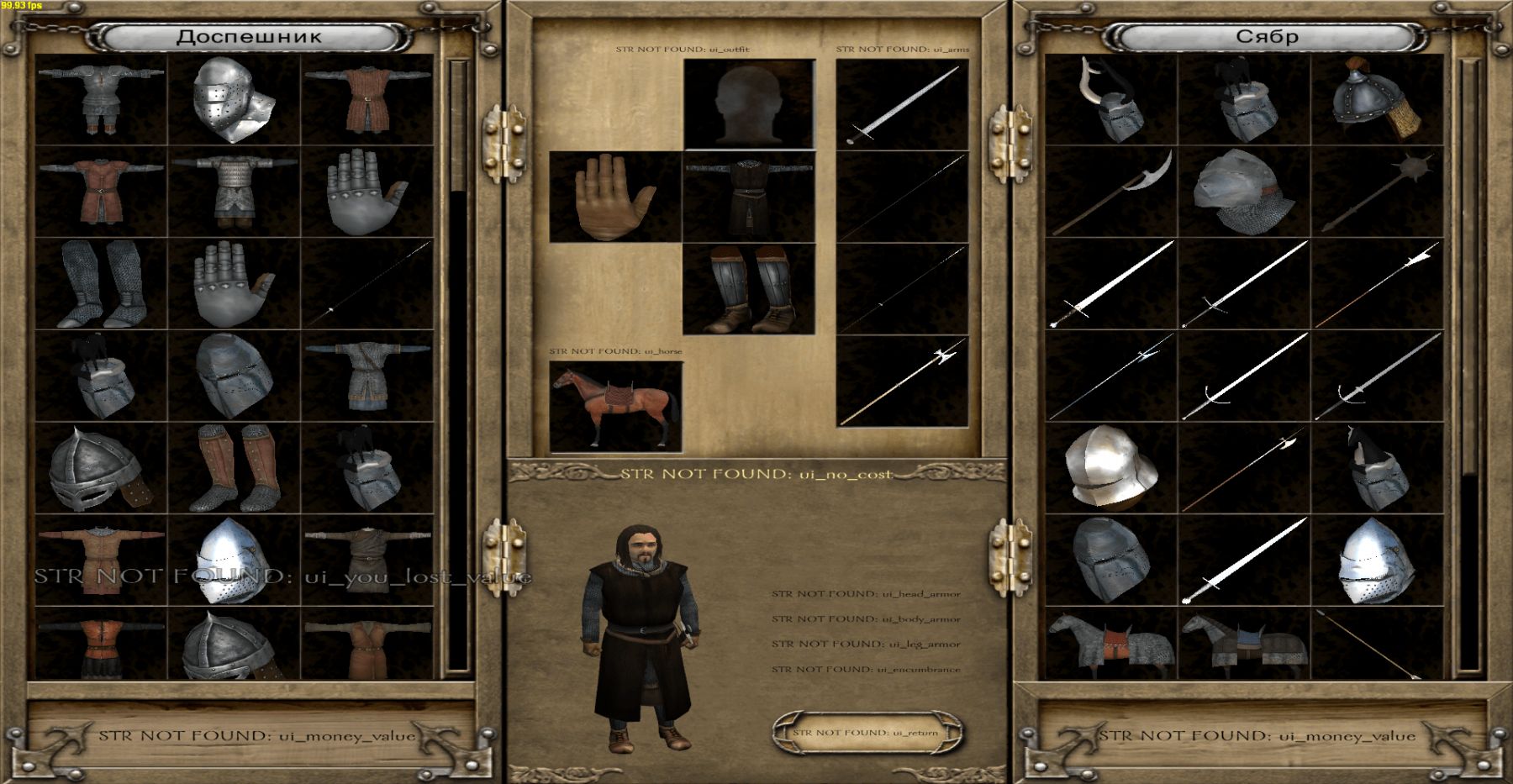This screenshot has height=784, width=1513.
Task: Select the equipped sword weapon slot
Action: (x=902, y=104)
